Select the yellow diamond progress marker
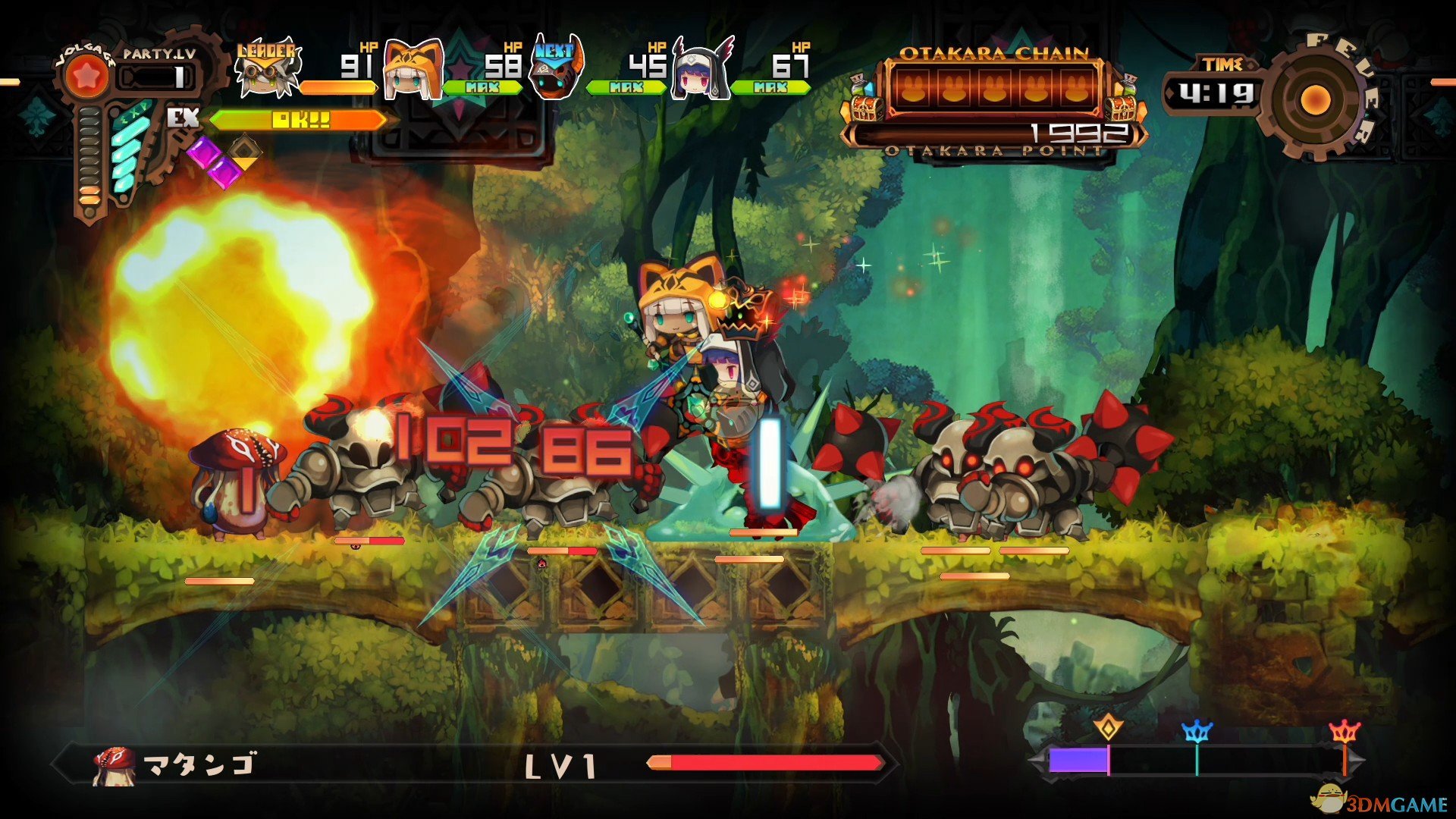The width and height of the screenshot is (1456, 819). pyautogui.click(x=1108, y=728)
